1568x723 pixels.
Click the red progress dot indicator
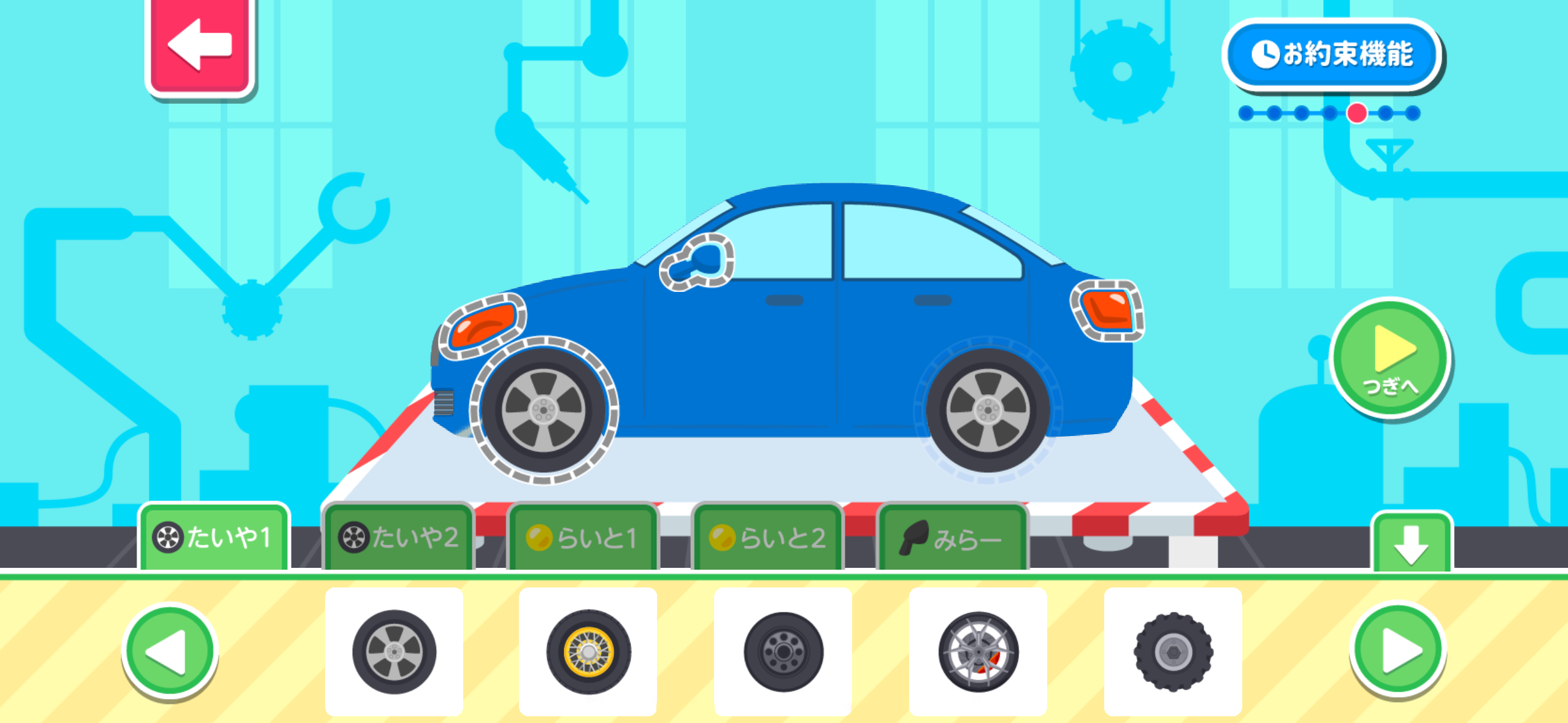(x=1356, y=113)
